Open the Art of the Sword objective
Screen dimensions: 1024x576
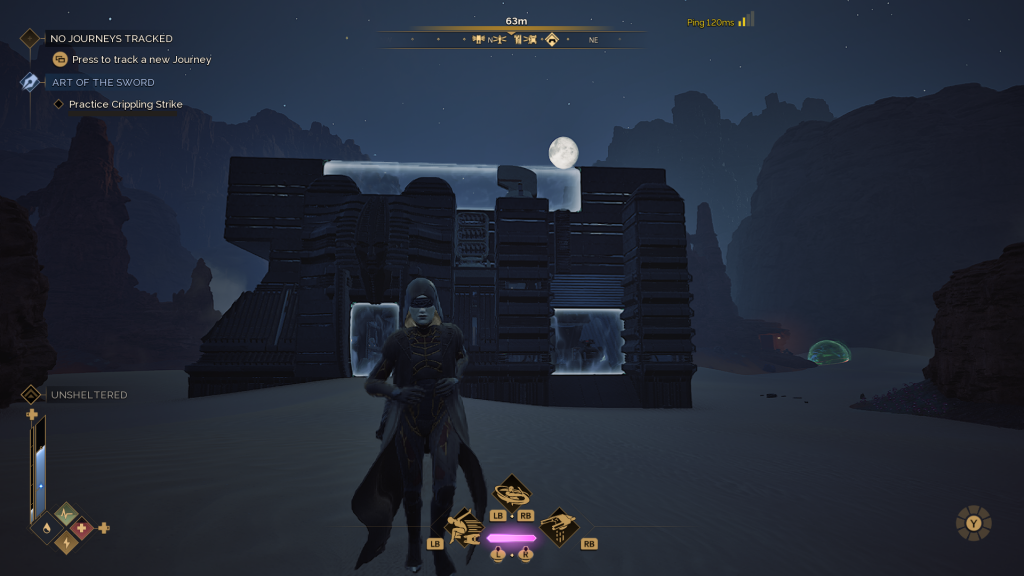pyautogui.click(x=103, y=83)
